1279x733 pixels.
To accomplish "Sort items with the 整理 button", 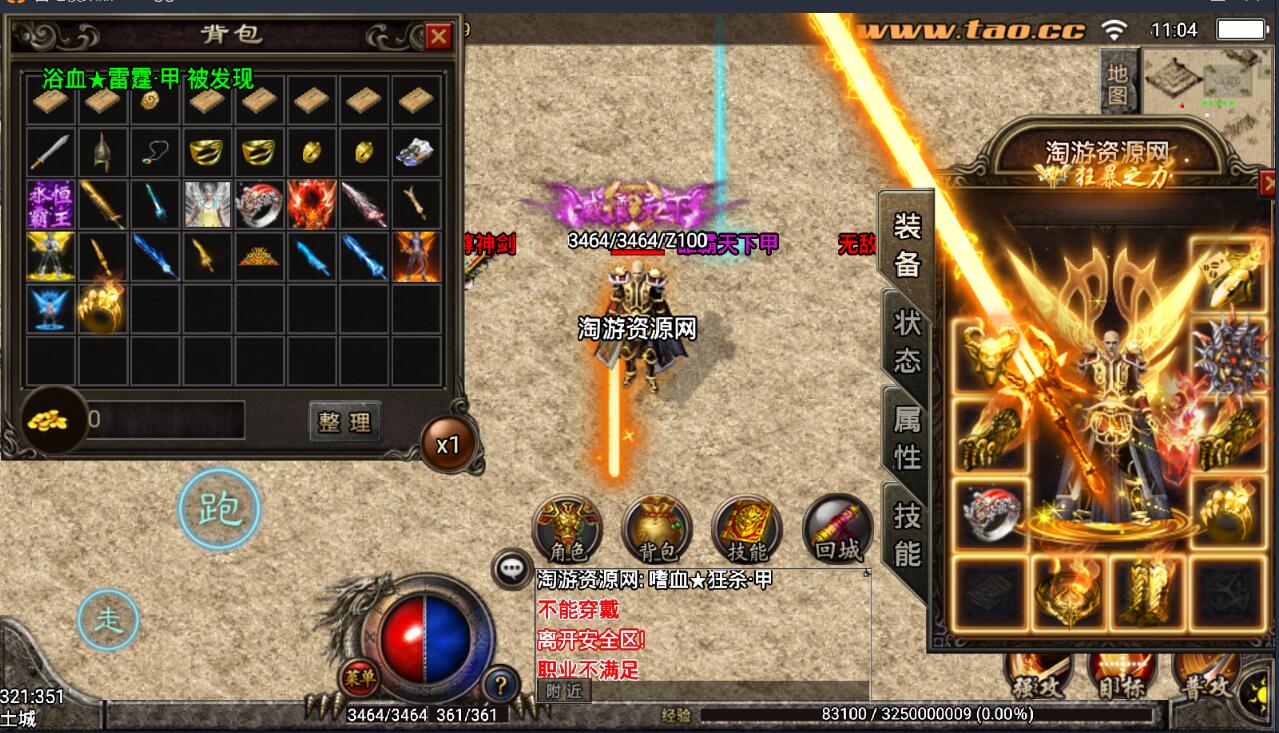I will pyautogui.click(x=345, y=421).
